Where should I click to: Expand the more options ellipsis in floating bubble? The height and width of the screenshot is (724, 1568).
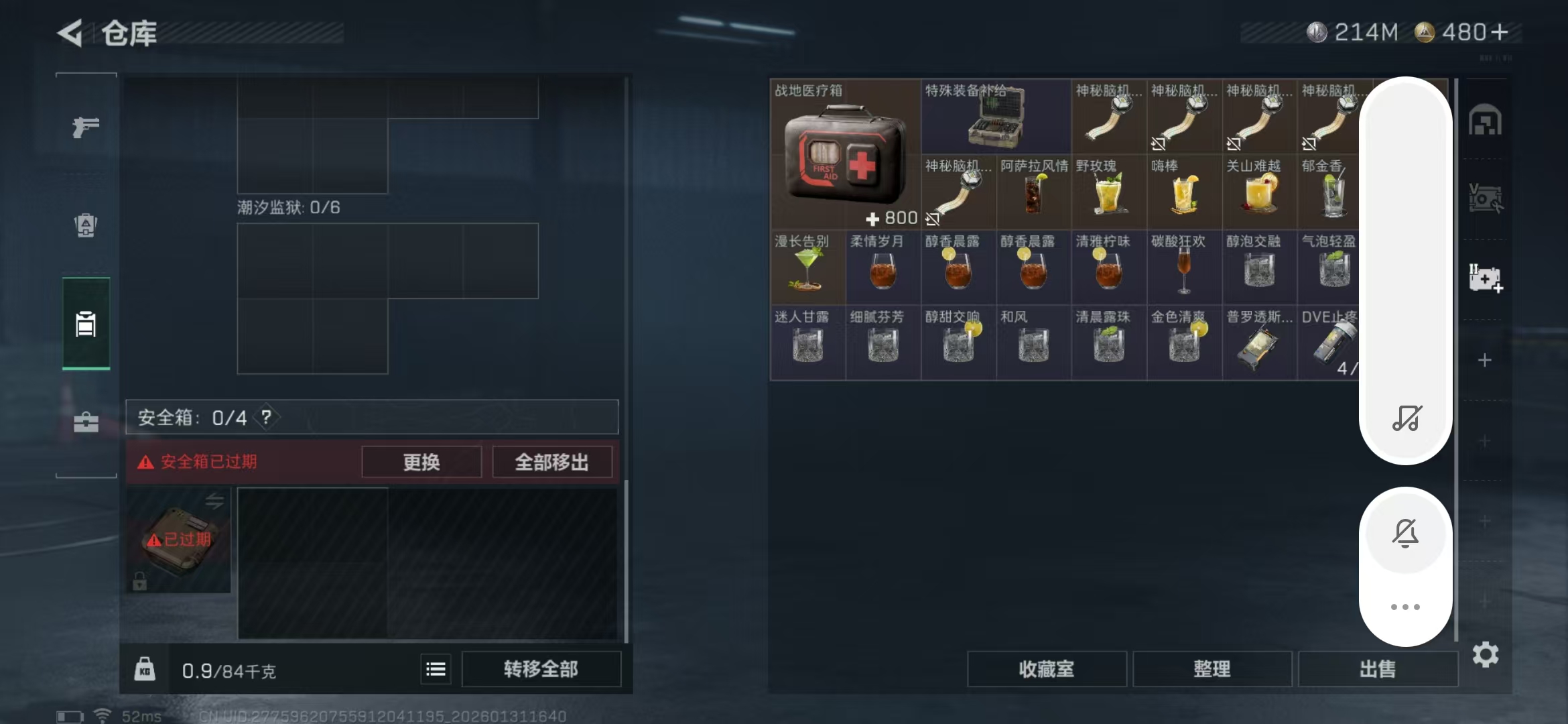pos(1406,607)
